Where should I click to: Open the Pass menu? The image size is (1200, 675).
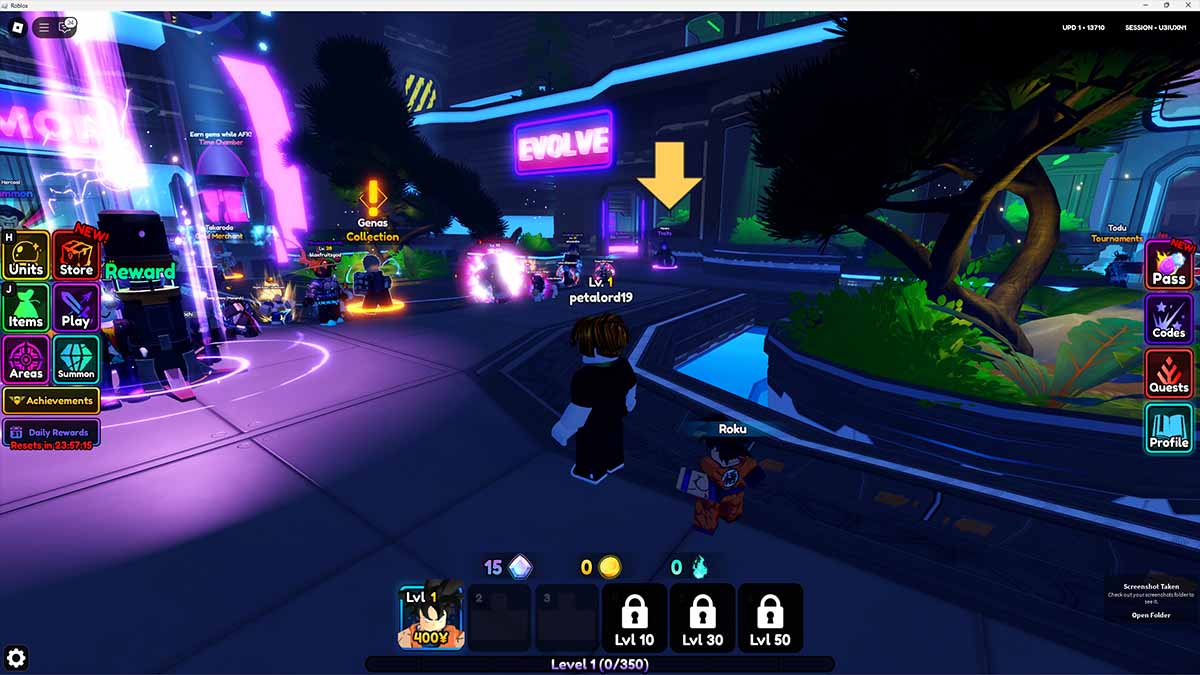(1169, 266)
